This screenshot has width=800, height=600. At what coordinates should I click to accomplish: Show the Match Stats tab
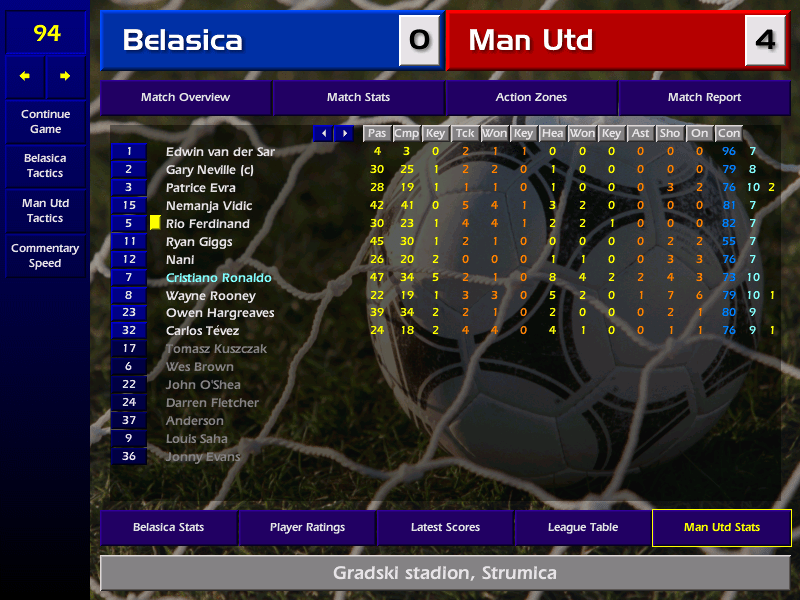pyautogui.click(x=358, y=98)
